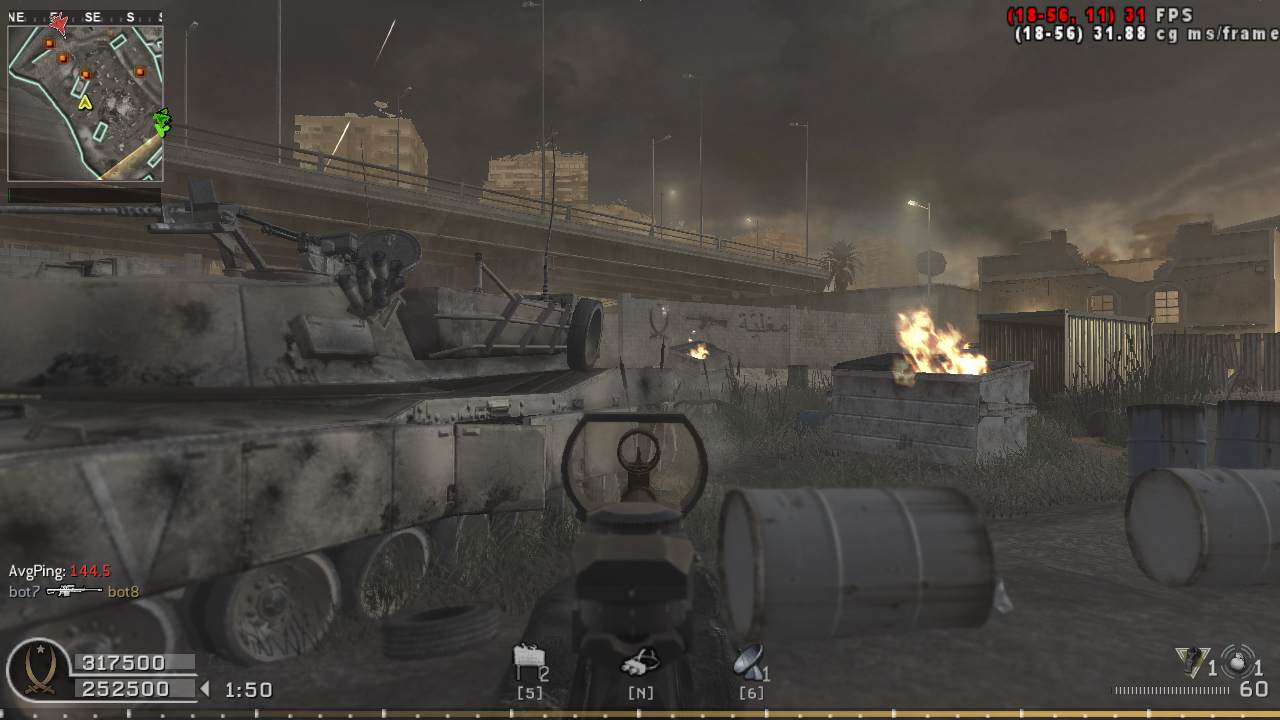Click the crossed-swords faction emblem
The height and width of the screenshot is (720, 1280).
click(39, 673)
